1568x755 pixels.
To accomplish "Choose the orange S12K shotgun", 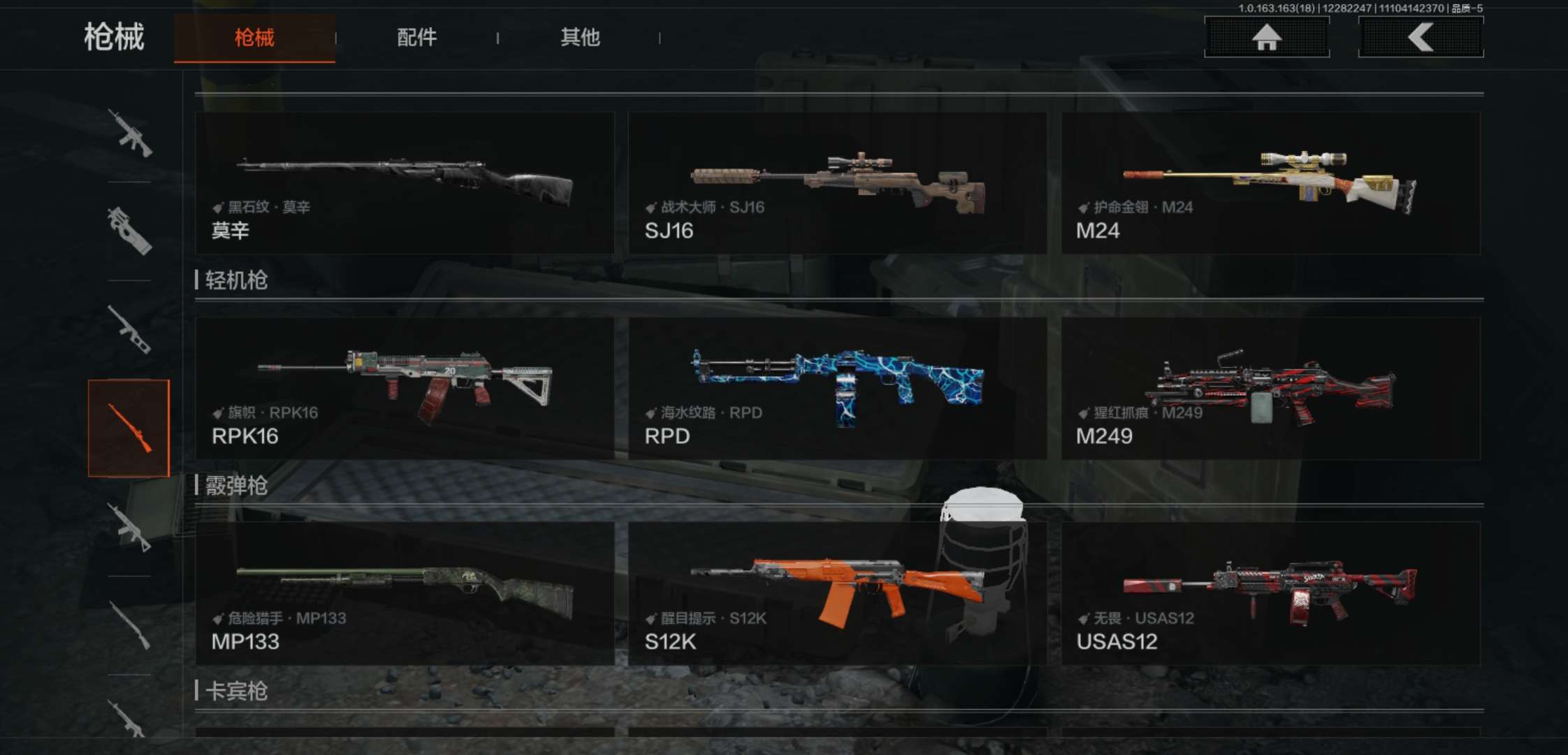I will 837,594.
